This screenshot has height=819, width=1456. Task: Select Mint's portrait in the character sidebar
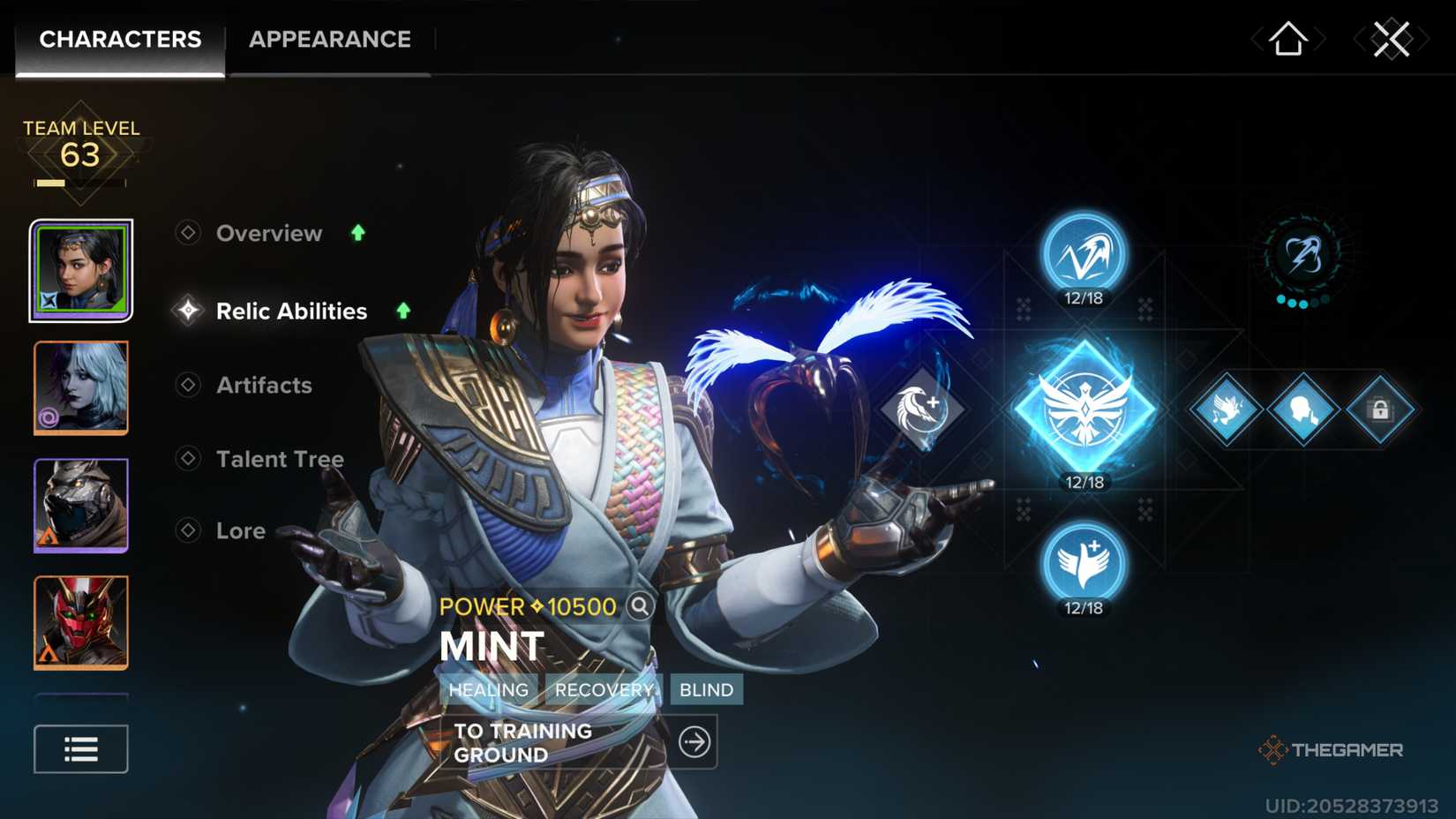pos(80,270)
